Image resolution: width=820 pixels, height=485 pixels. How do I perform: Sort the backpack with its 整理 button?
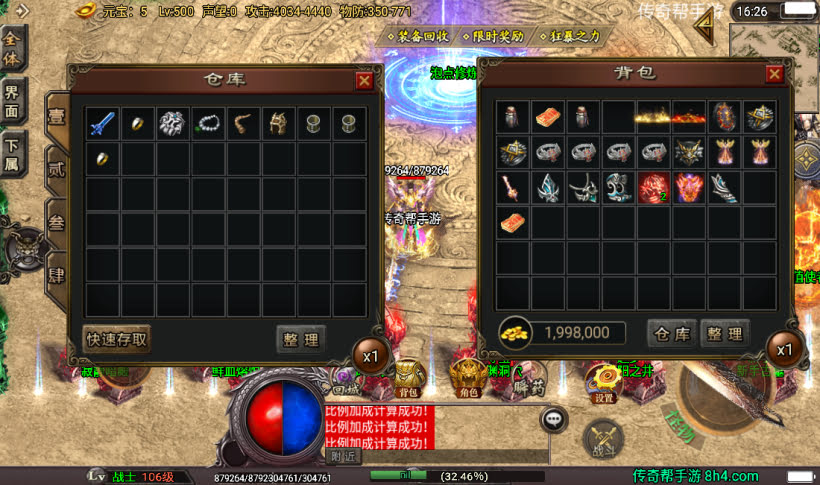pyautogui.click(x=724, y=333)
